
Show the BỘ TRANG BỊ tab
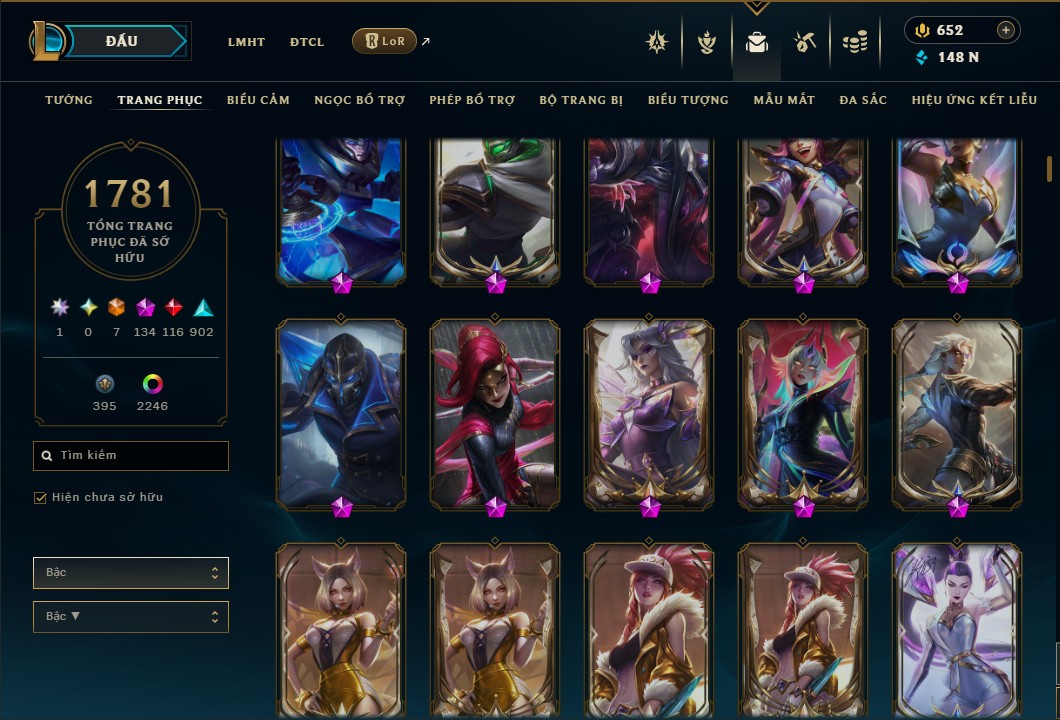pos(581,100)
